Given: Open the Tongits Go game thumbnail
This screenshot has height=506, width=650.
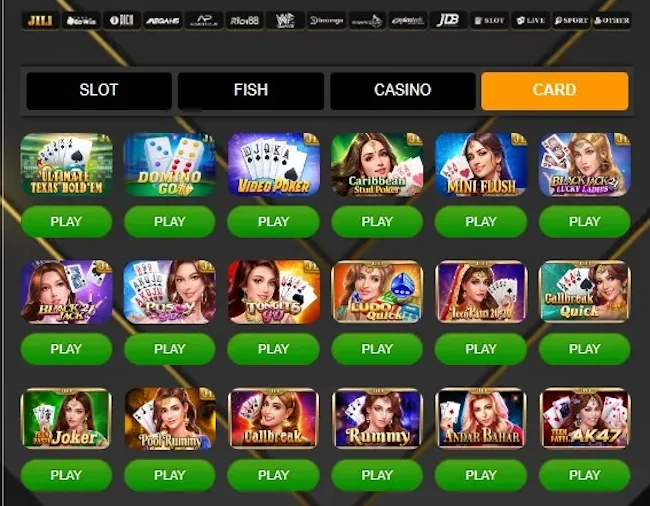Looking at the screenshot, I should tap(274, 292).
